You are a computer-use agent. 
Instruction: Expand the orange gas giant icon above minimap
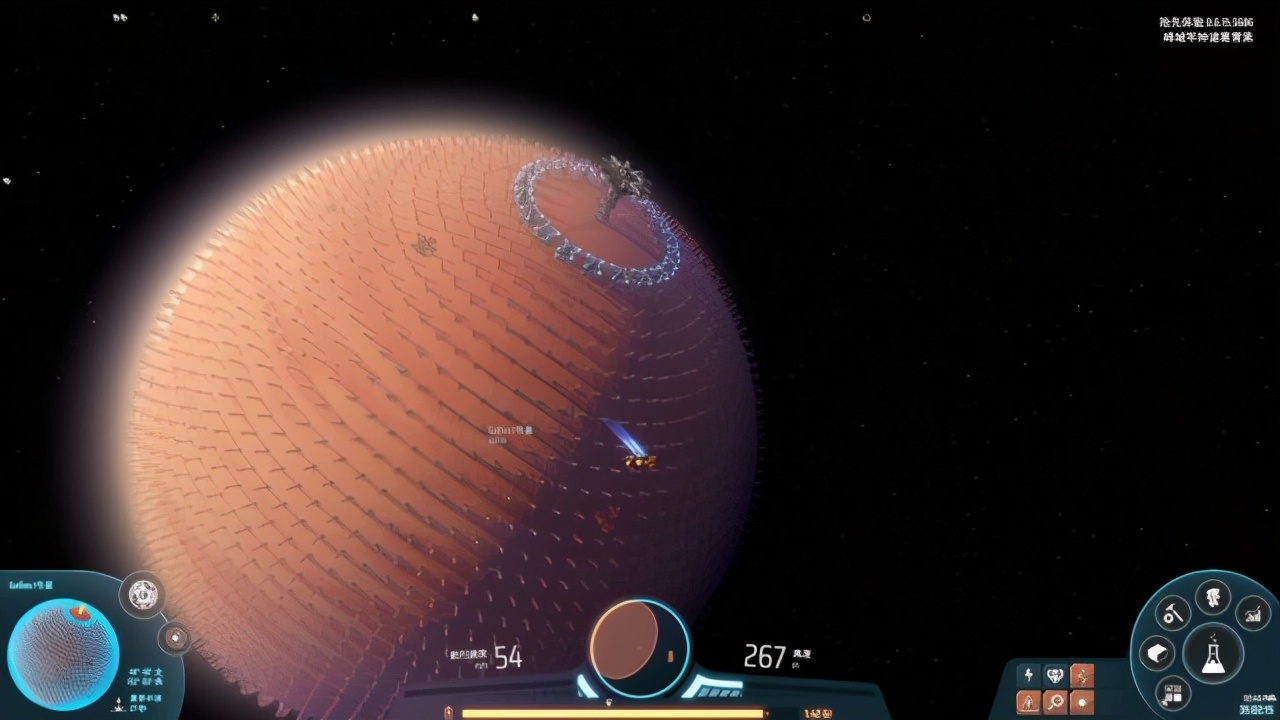click(143, 594)
